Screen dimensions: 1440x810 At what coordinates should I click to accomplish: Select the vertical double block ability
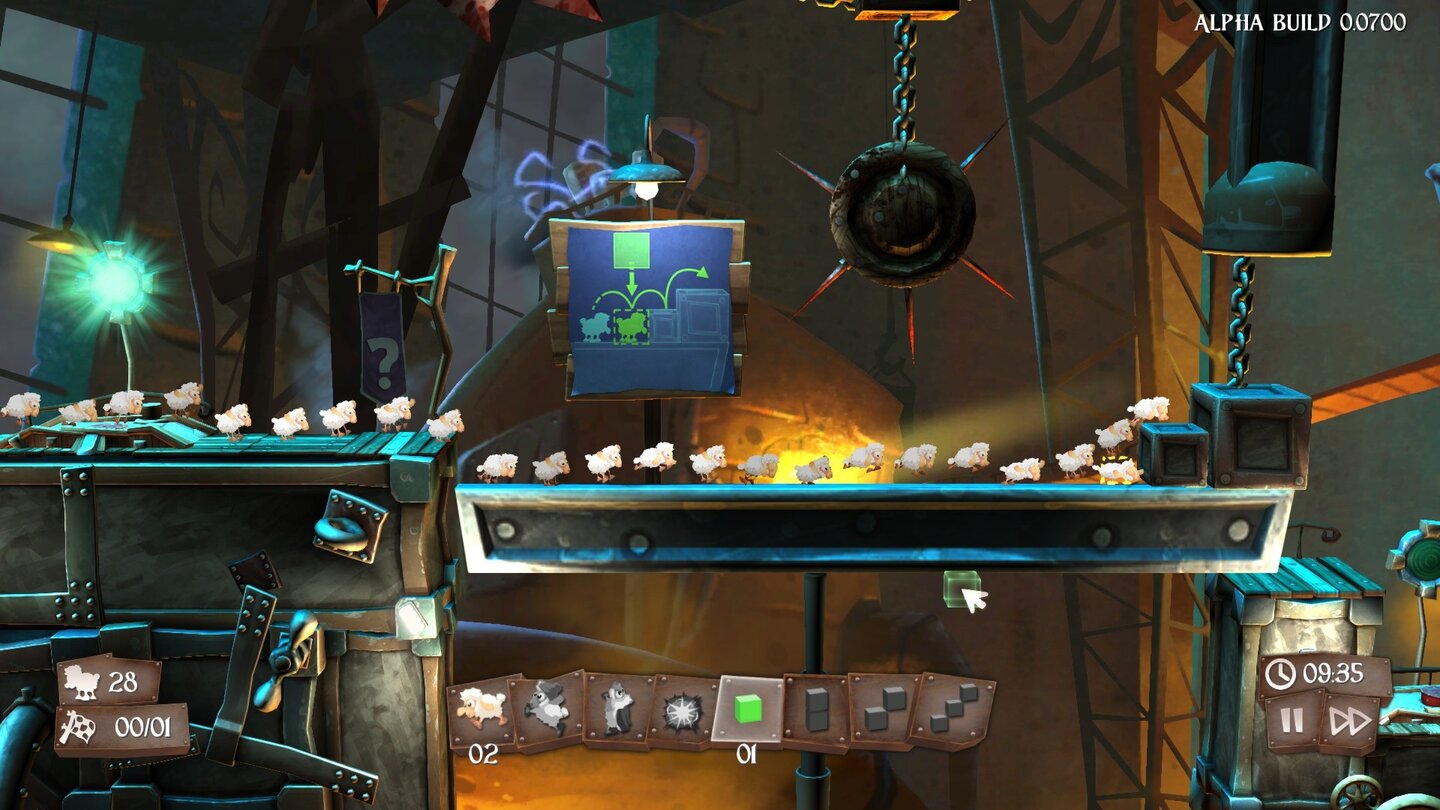pyautogui.click(x=815, y=710)
